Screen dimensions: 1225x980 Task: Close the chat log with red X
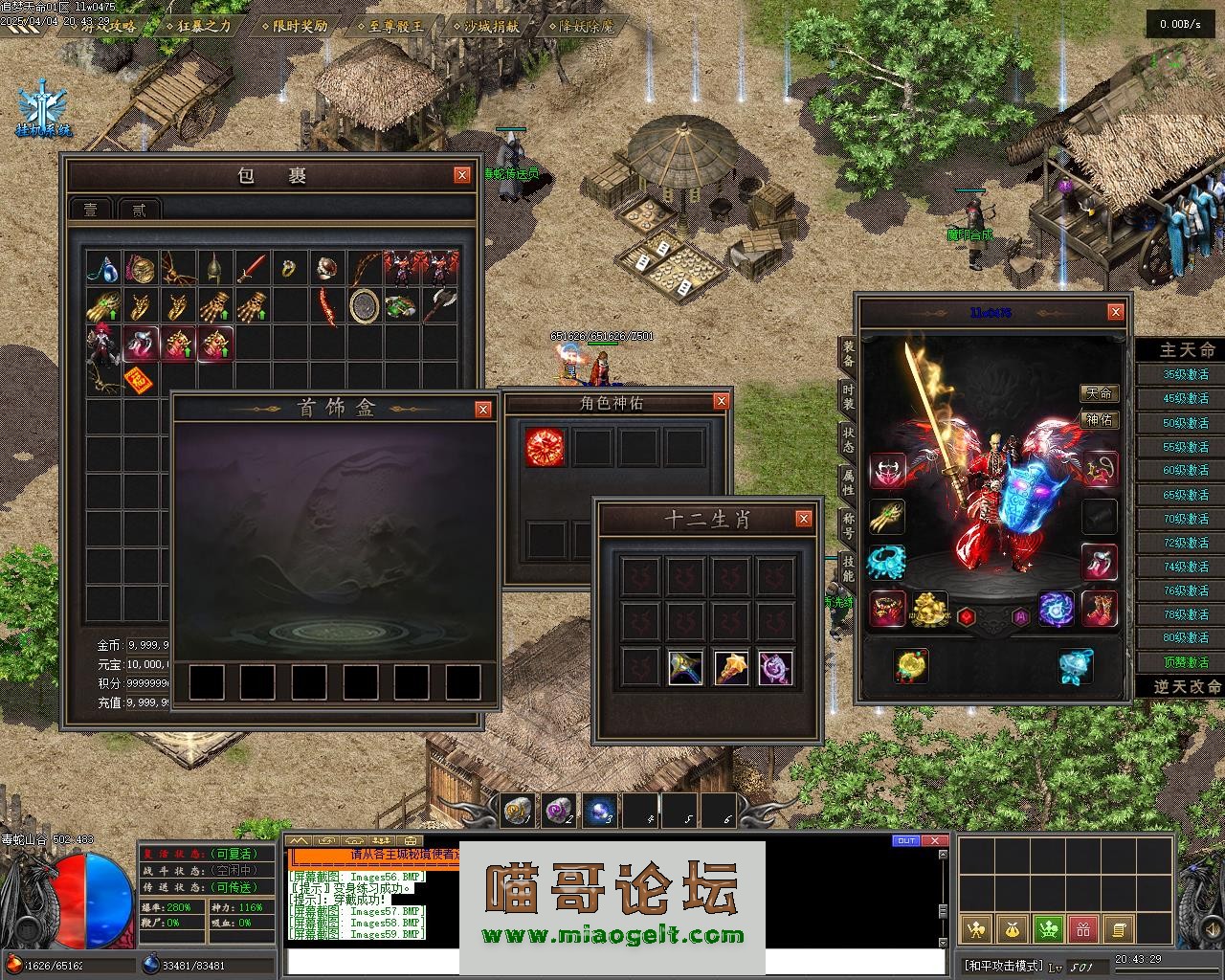click(x=934, y=841)
